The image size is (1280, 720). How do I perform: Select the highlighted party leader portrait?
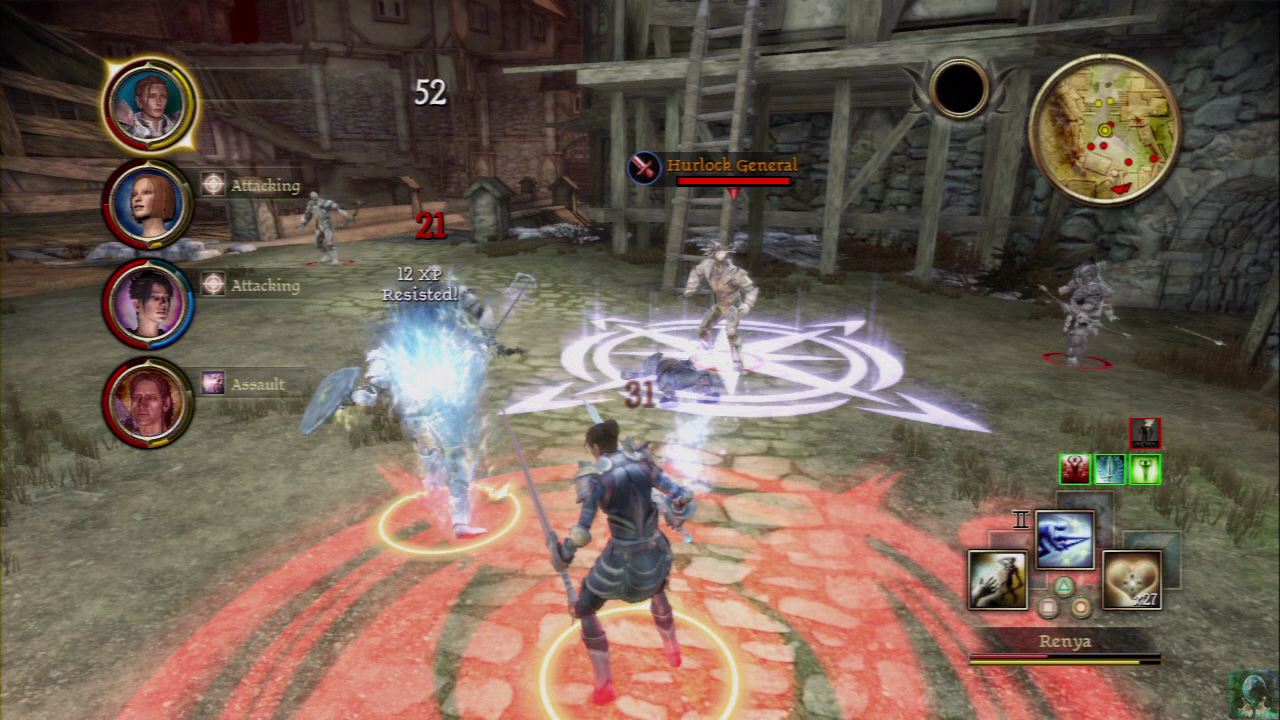point(148,103)
